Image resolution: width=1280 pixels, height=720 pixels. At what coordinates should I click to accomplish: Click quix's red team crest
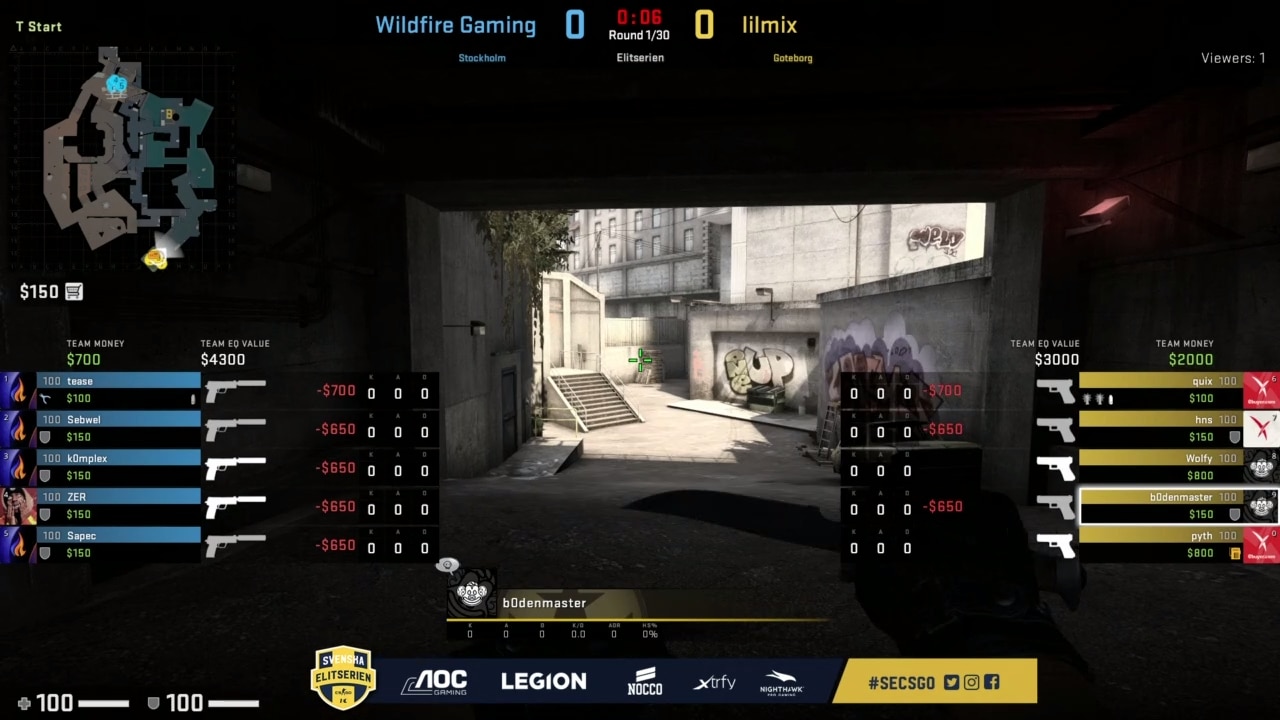[1261, 389]
